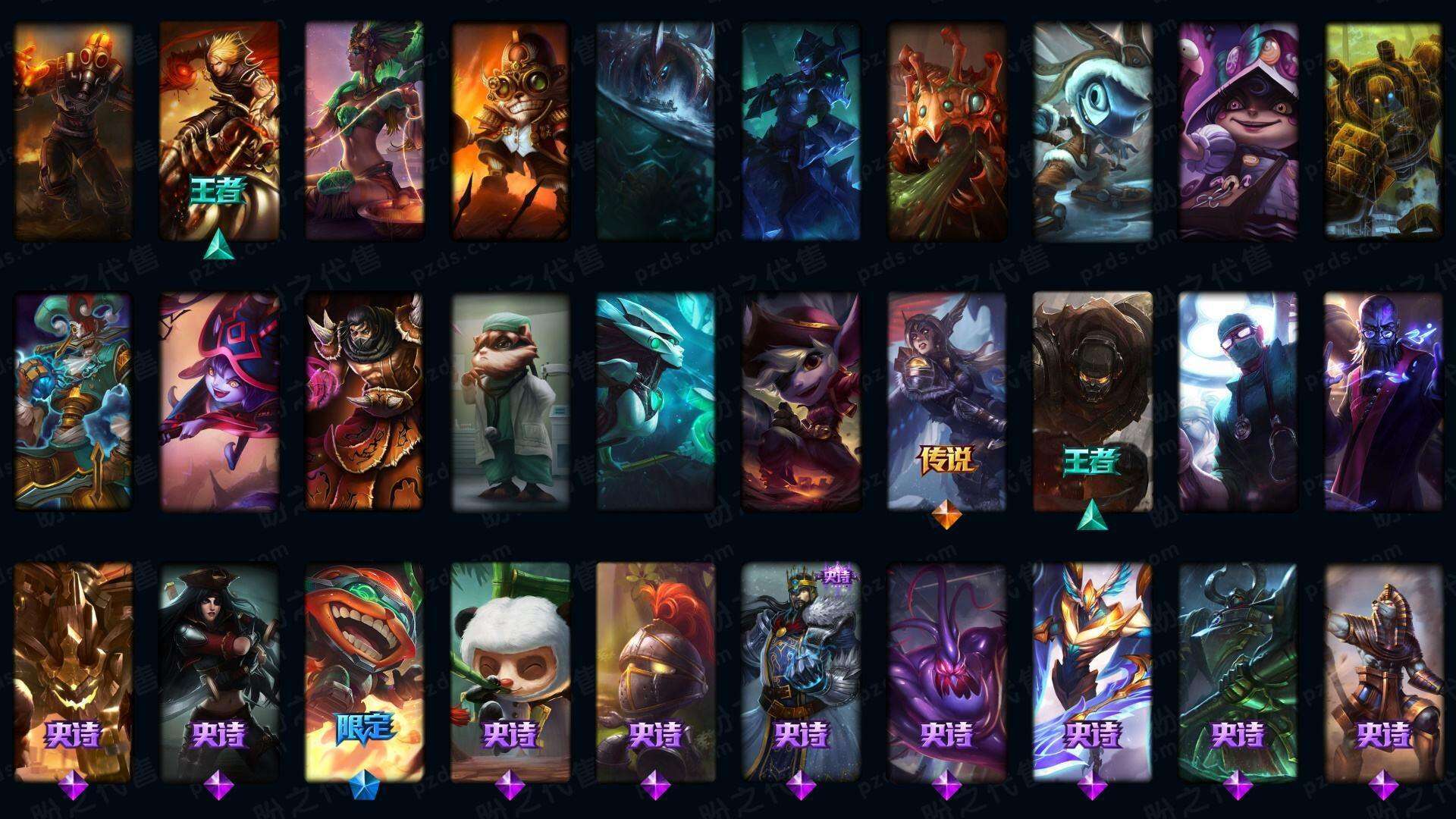This screenshot has width=1456, height=819.
Task: Select the purple tentacled monster skin card
Action: 946,671
